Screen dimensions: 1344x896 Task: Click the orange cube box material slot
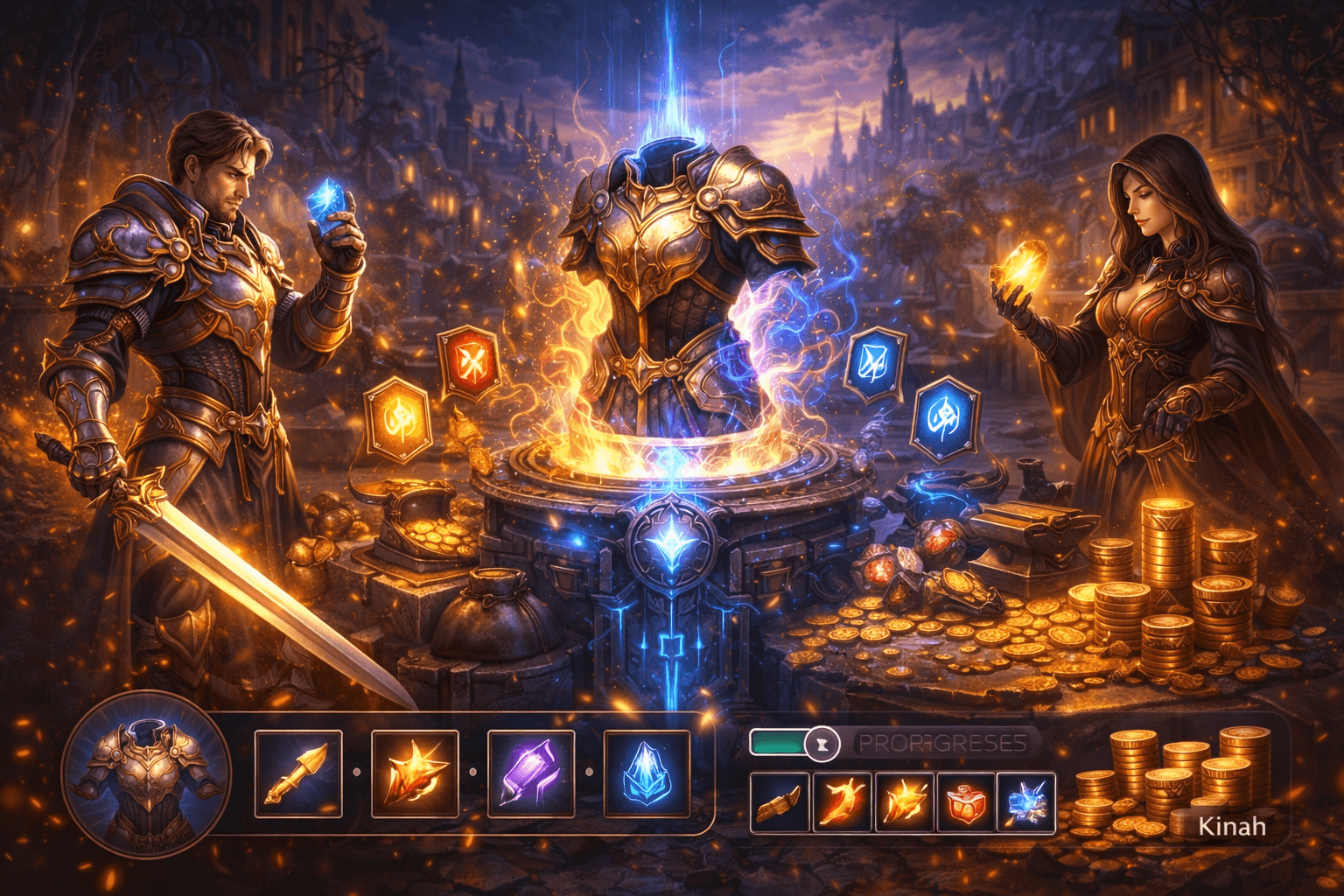(965, 802)
